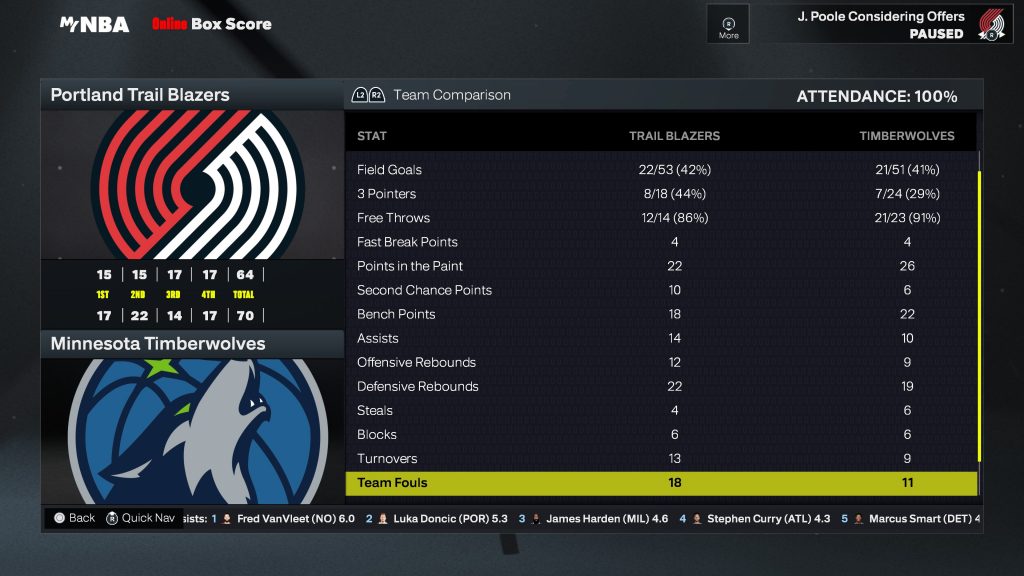Highlight the Assists stat row

pyautogui.click(x=660, y=338)
